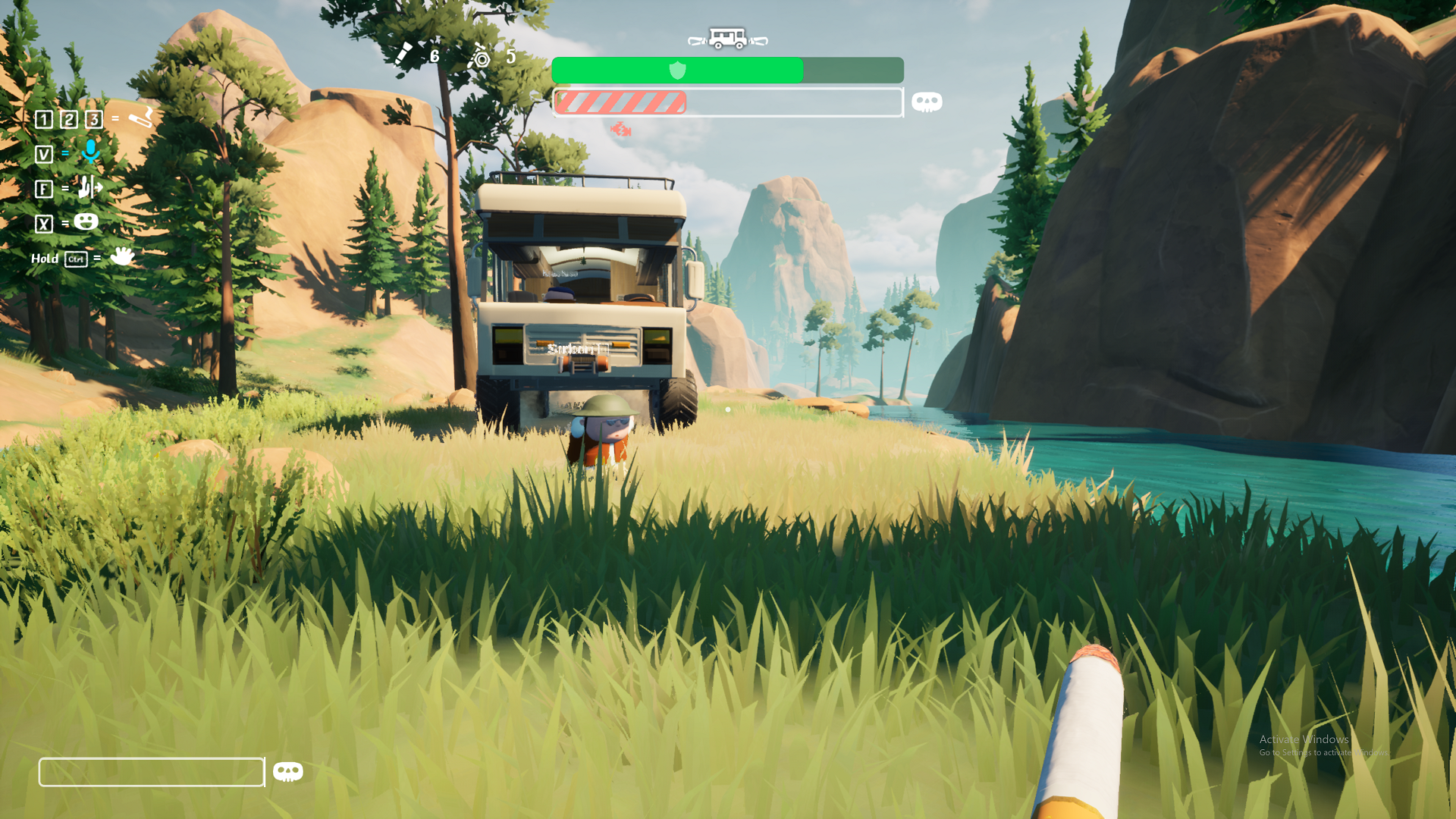Click the shield icon on the green bar

click(x=677, y=71)
